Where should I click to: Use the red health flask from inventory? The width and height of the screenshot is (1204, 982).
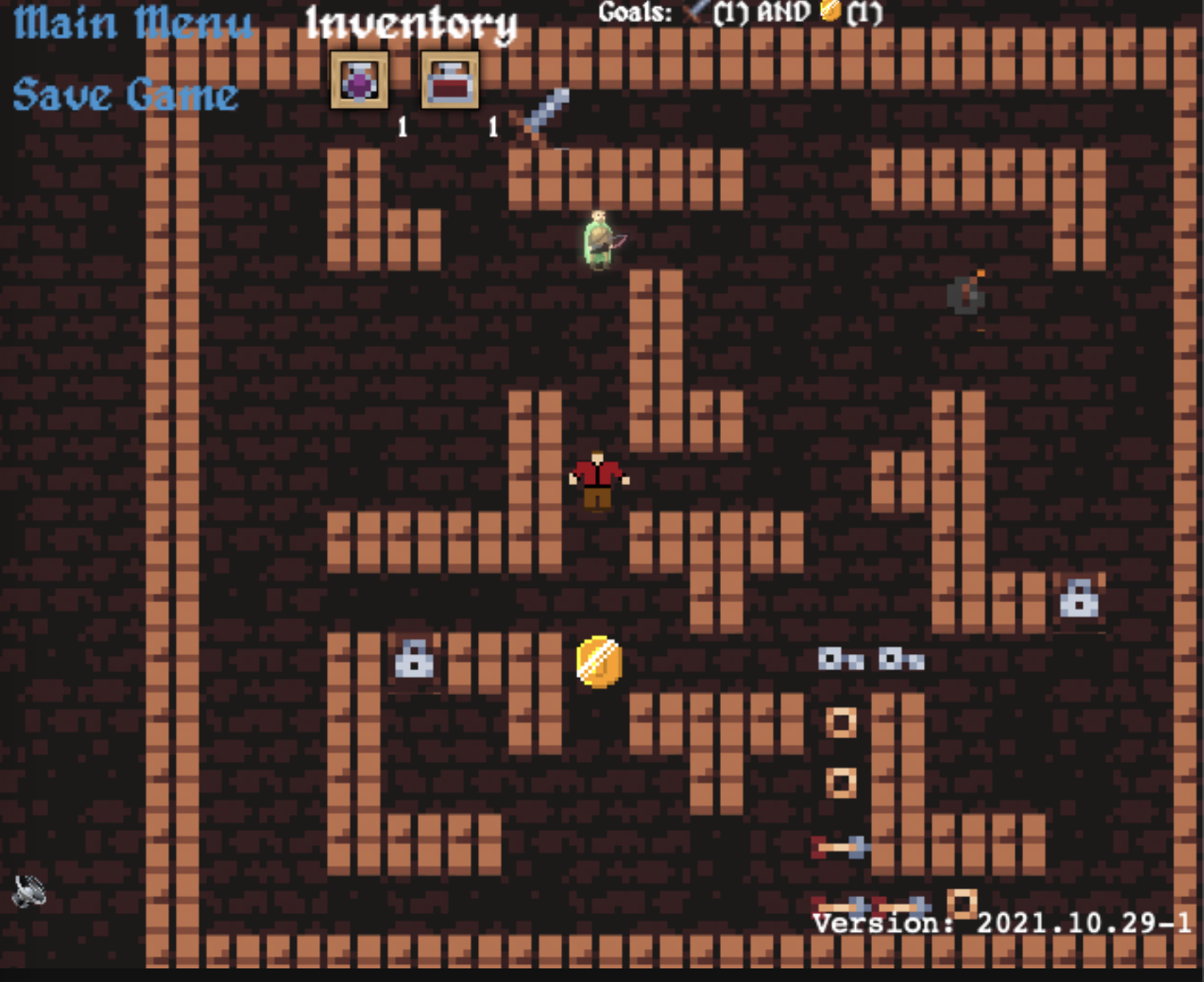coord(449,81)
